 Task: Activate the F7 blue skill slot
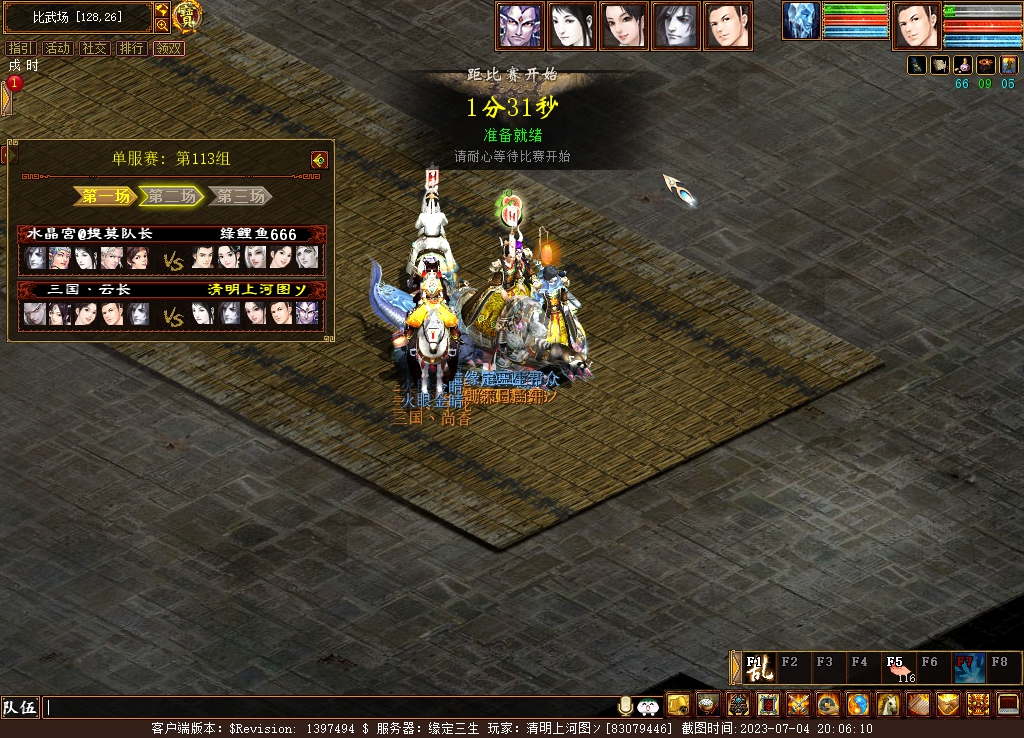[x=968, y=667]
